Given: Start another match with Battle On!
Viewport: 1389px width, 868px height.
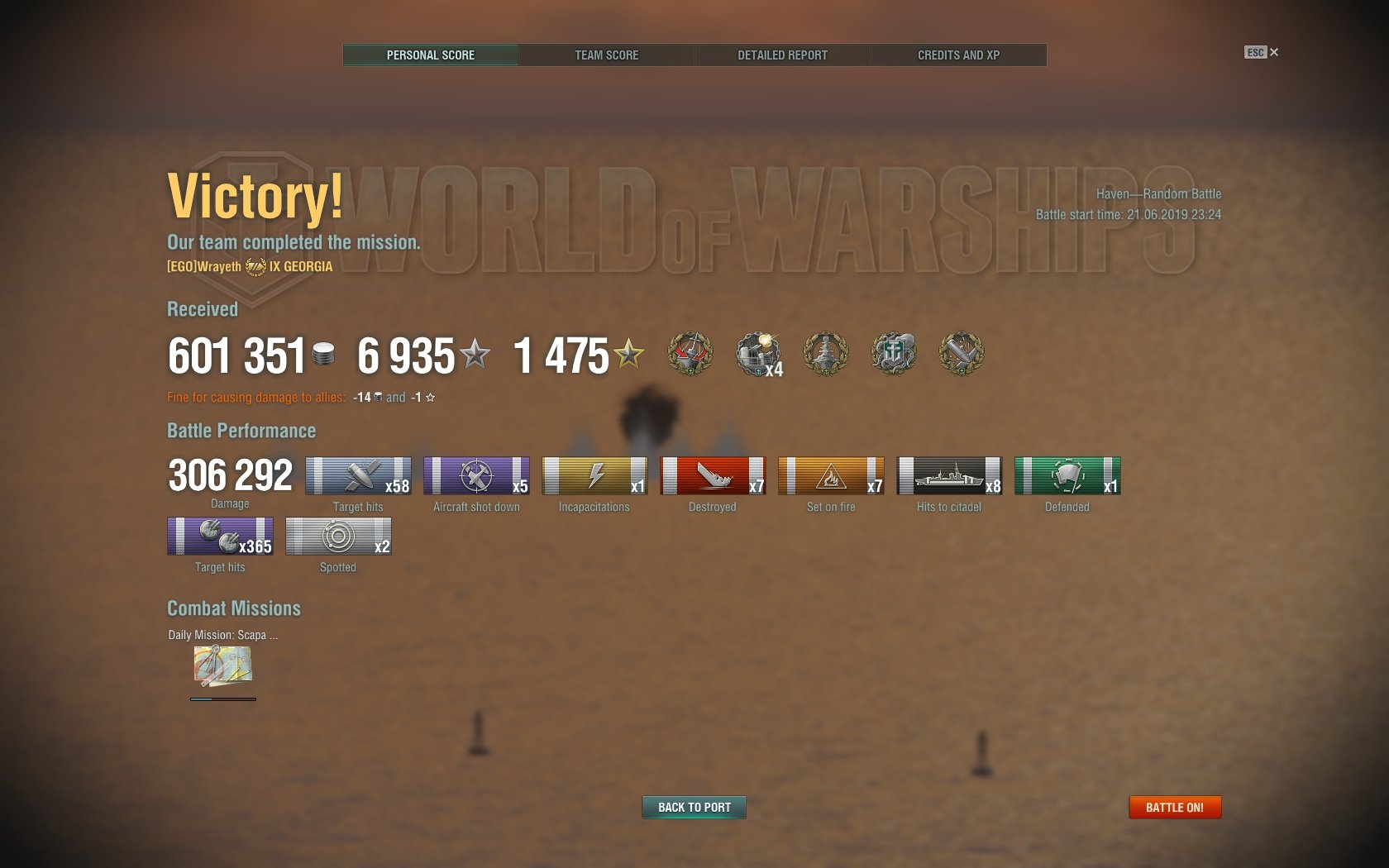Looking at the screenshot, I should pyautogui.click(x=1174, y=807).
